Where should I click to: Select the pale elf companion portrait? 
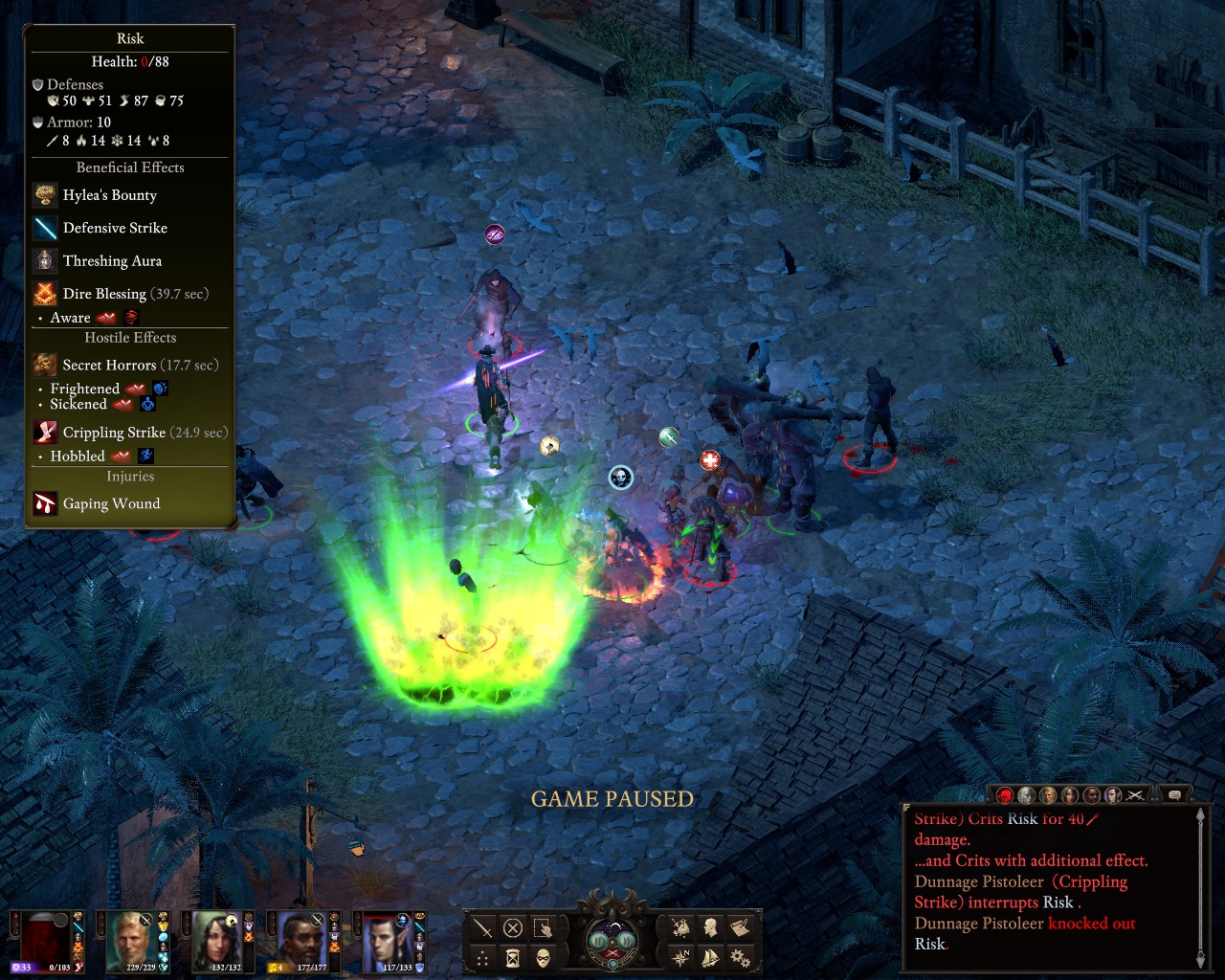(x=388, y=940)
